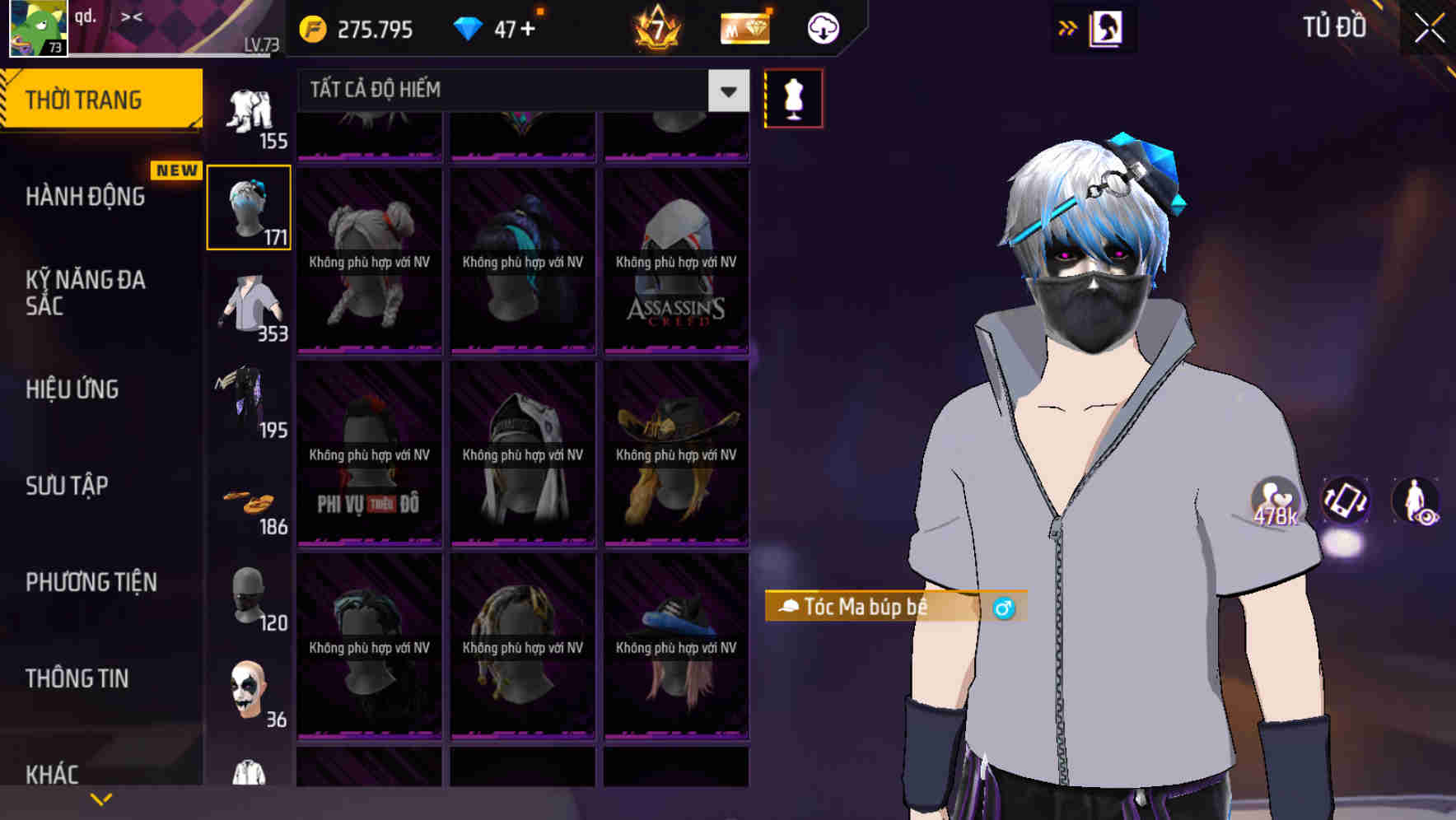
Task: Select the mask category showing 120 items
Action: (247, 597)
